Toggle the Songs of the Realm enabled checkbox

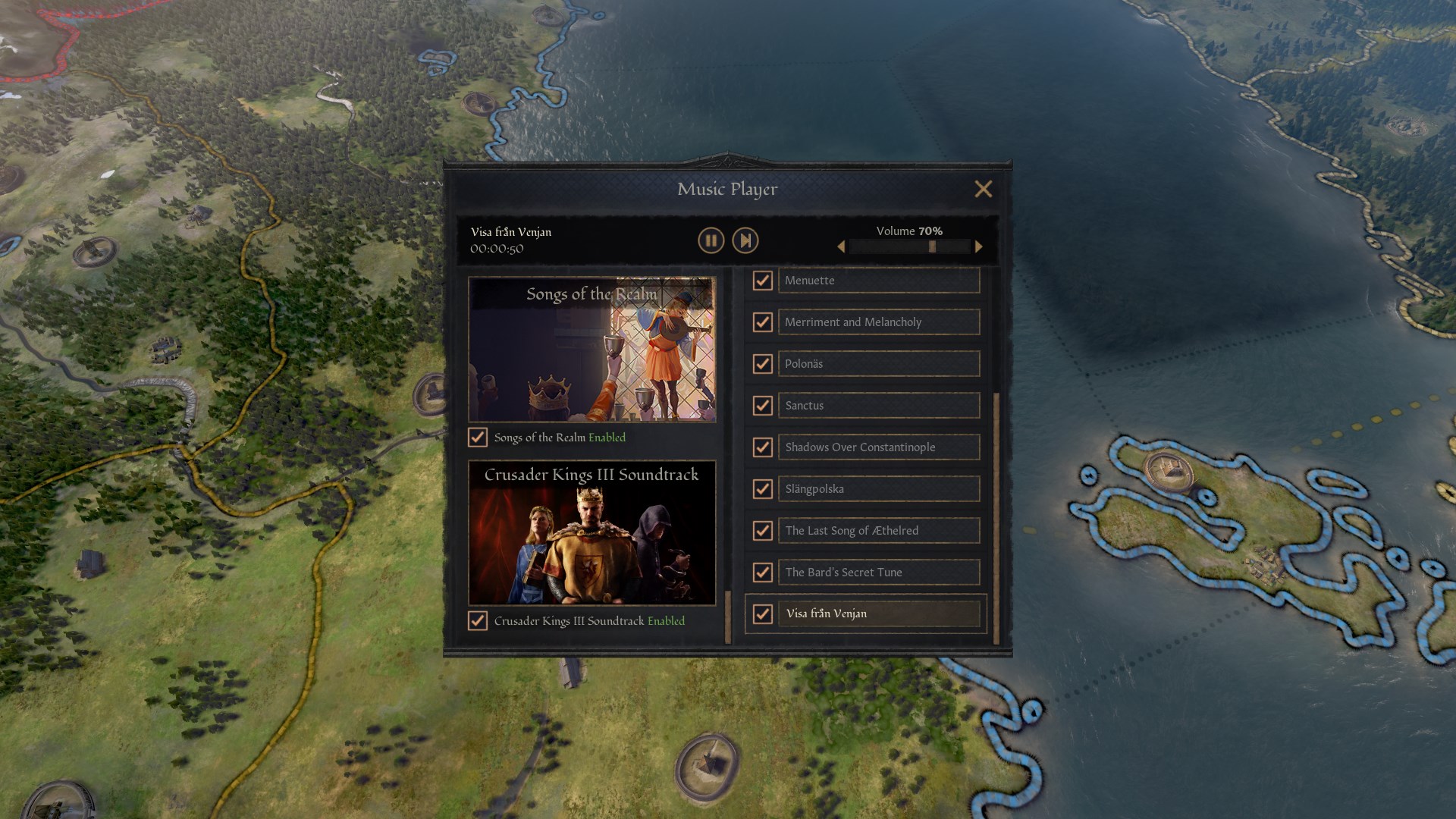coord(478,438)
